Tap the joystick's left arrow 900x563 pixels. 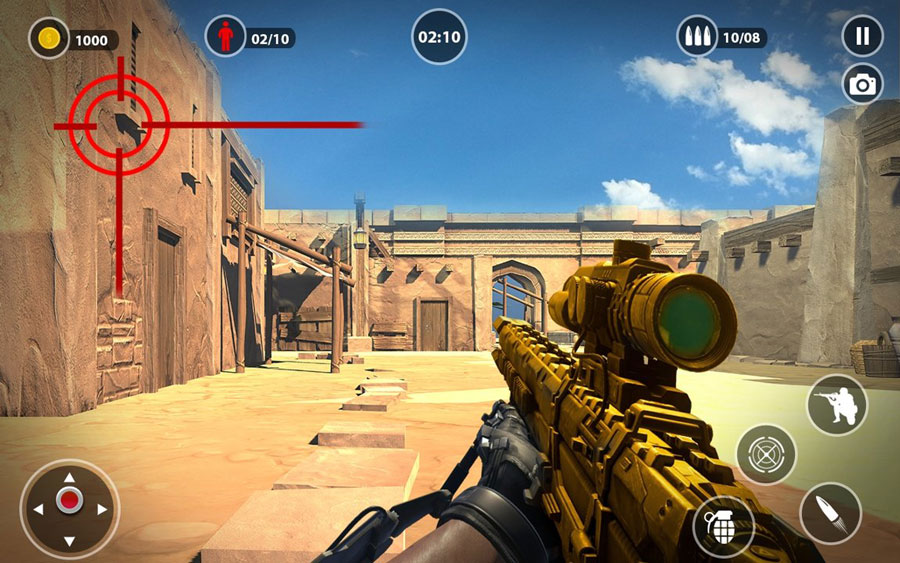37,509
